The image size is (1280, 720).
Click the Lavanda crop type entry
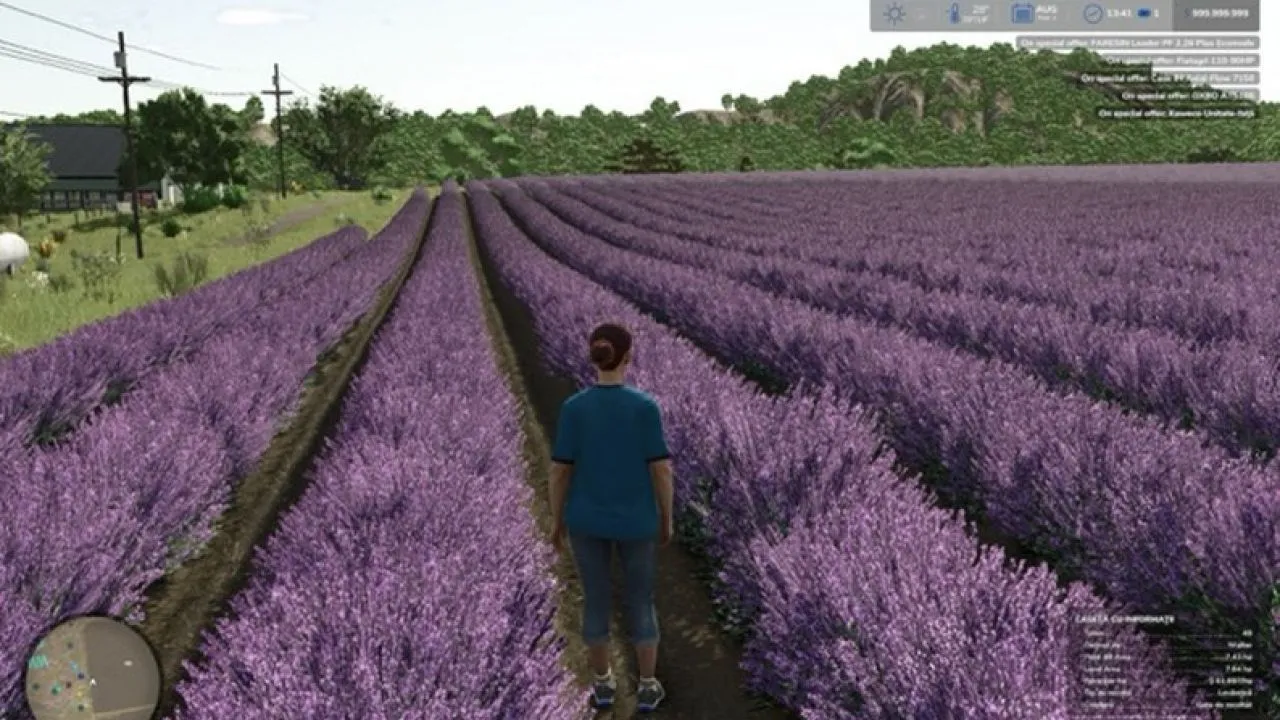[x=1235, y=693]
